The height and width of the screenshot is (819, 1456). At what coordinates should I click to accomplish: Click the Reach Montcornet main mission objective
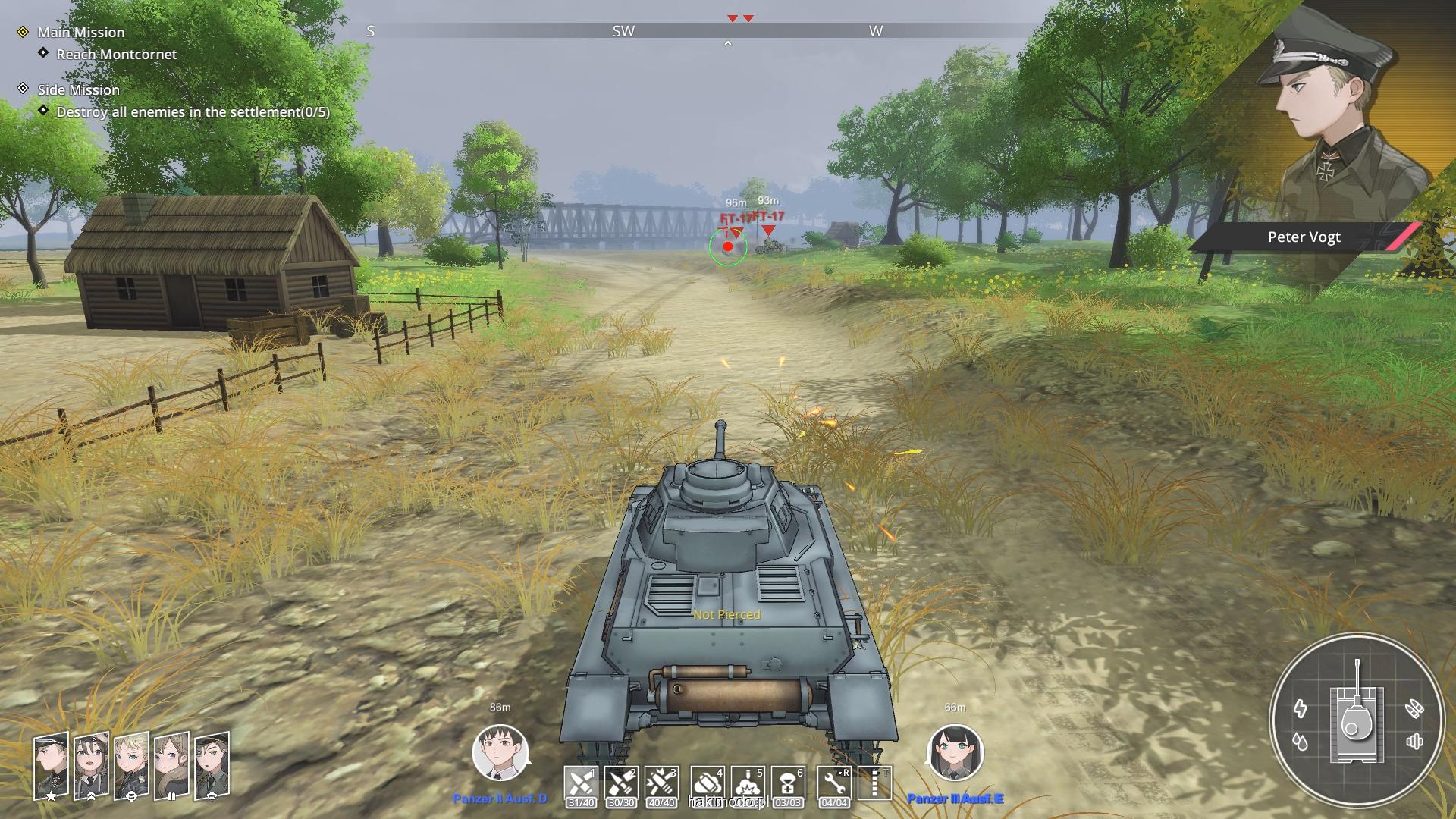pyautogui.click(x=116, y=54)
